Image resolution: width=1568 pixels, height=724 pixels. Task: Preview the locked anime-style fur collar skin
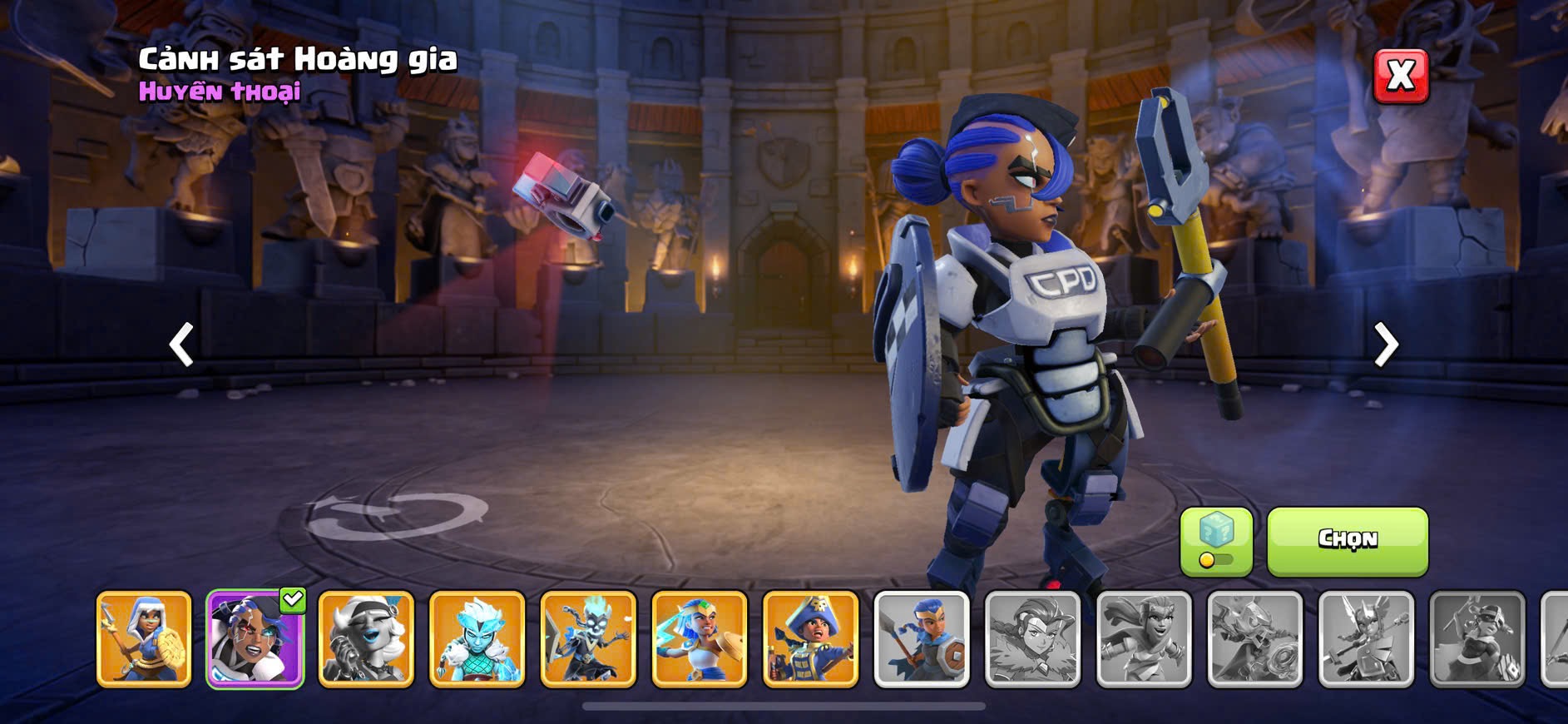click(x=1032, y=639)
